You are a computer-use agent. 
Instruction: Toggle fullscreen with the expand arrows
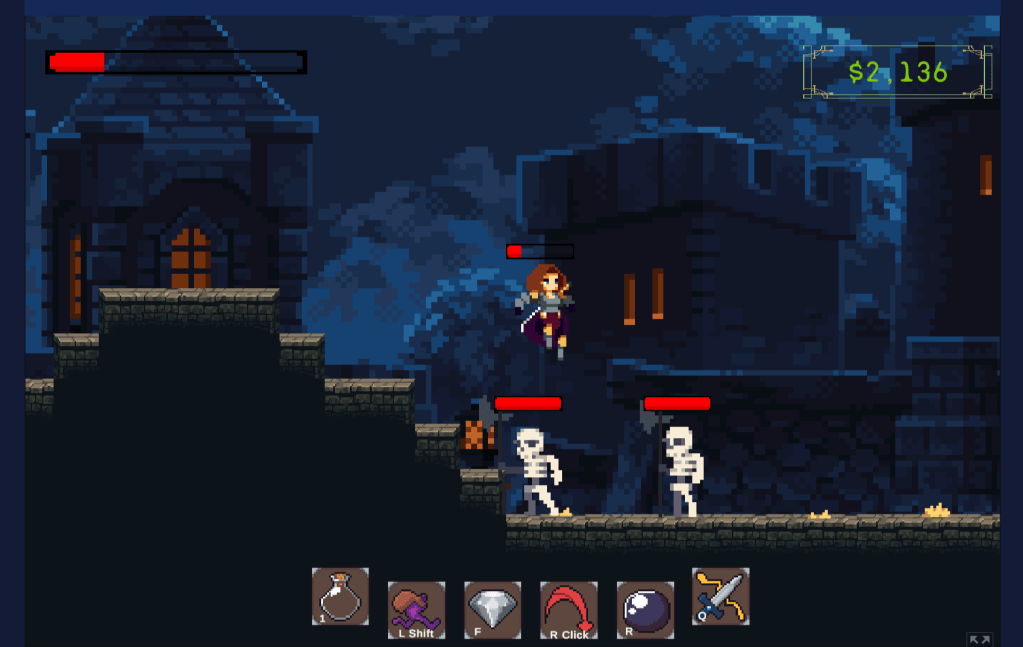pos(979,639)
